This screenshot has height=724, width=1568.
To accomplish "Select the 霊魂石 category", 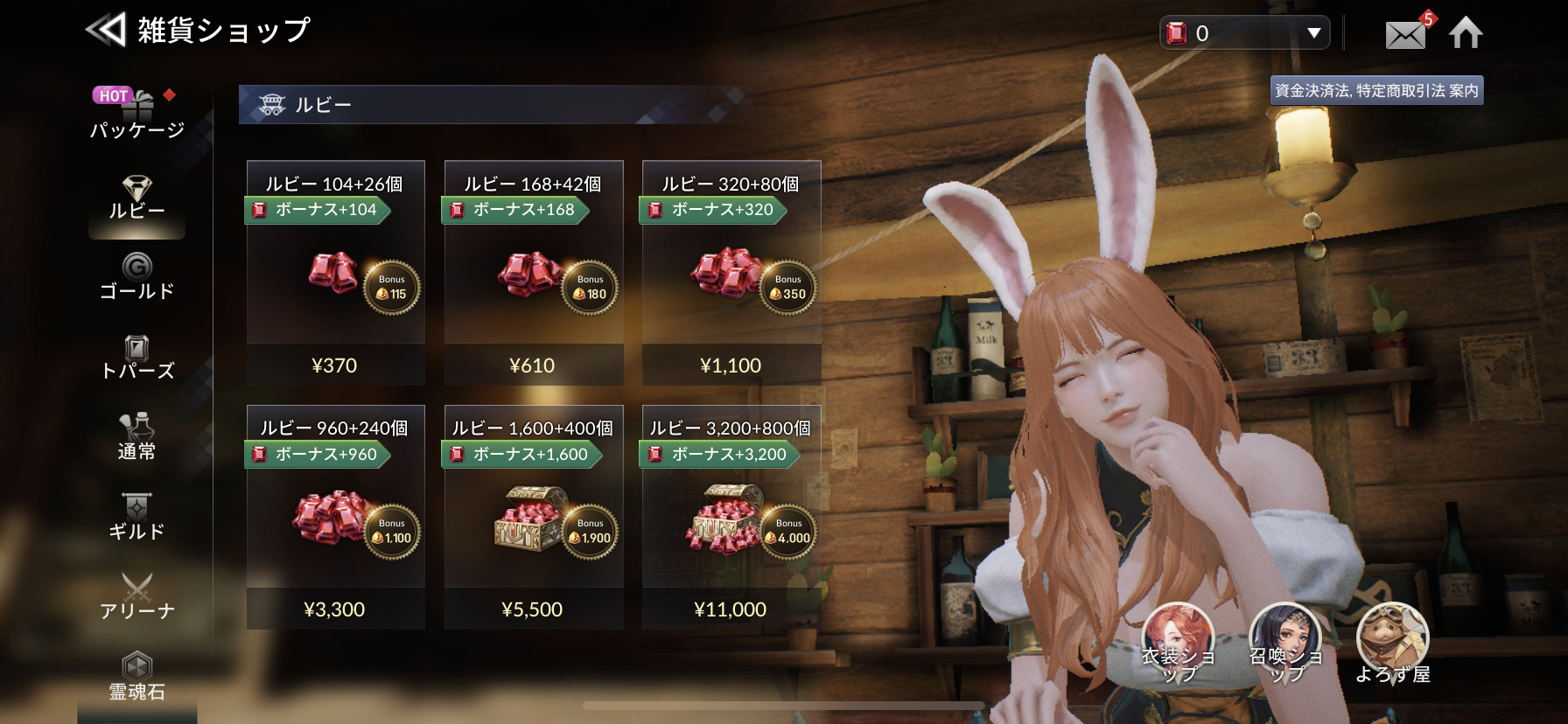I will [137, 678].
